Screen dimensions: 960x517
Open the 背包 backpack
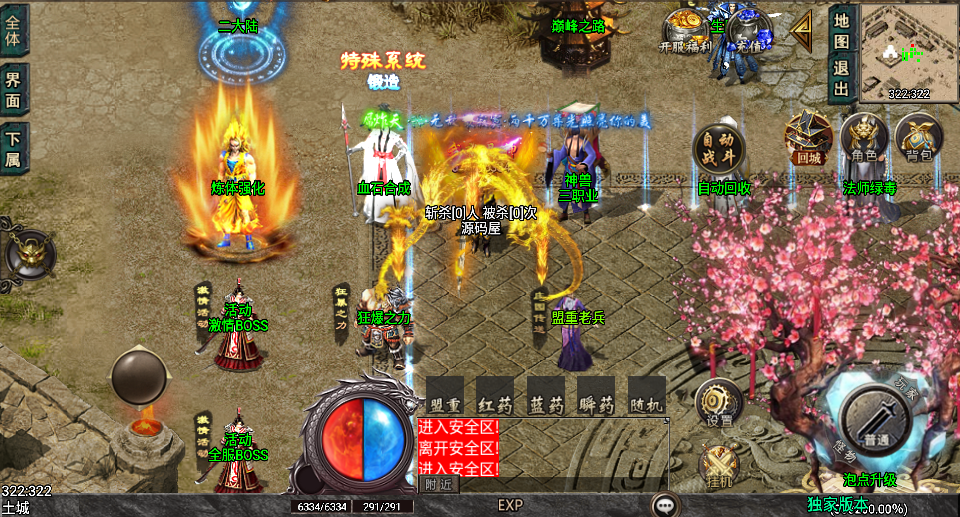coord(918,137)
